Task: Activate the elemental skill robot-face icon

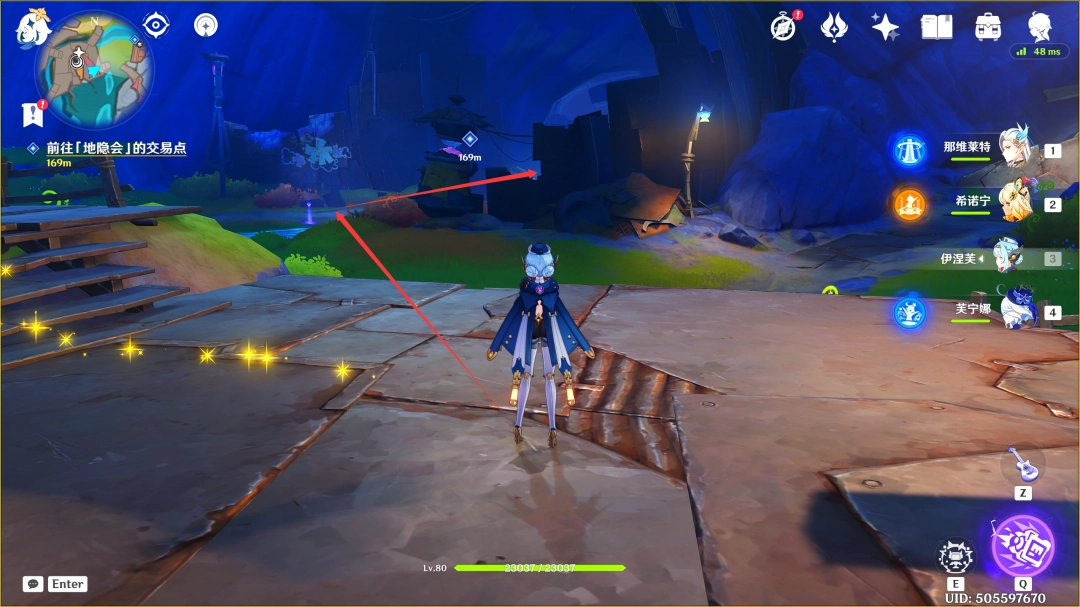Action: coord(955,556)
